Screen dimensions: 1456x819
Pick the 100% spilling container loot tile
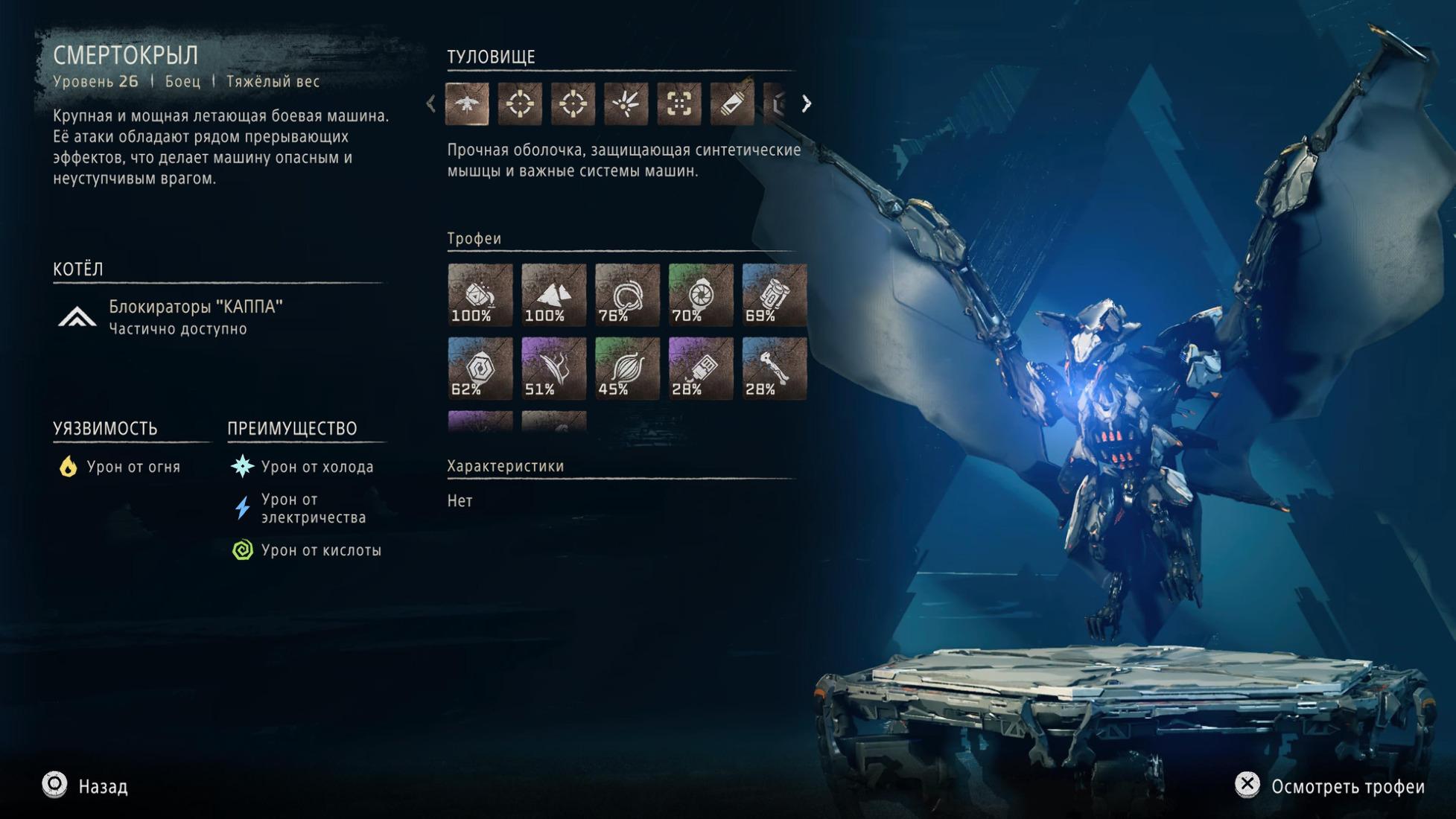click(480, 295)
